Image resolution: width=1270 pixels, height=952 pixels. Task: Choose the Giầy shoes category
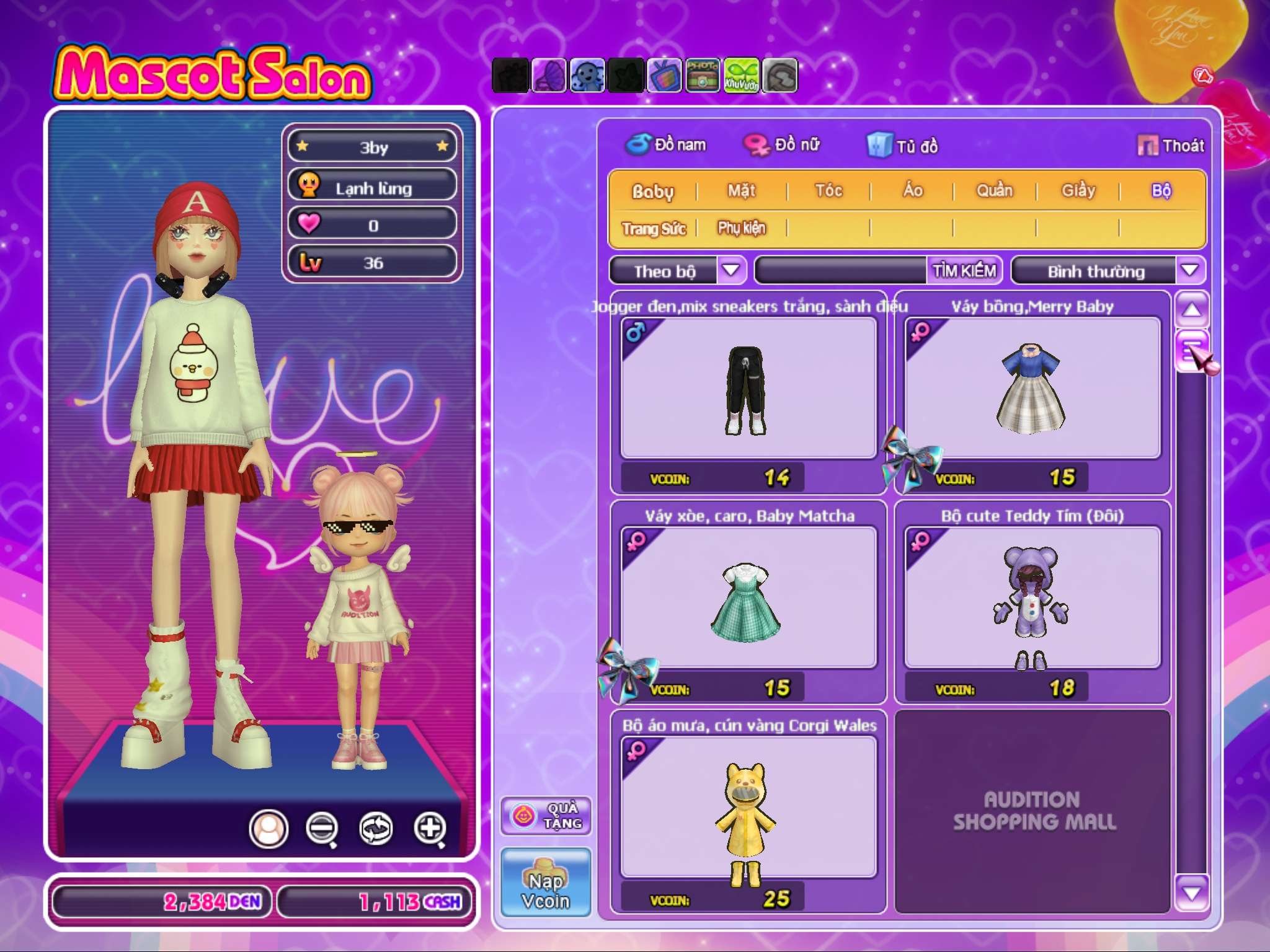tap(1078, 190)
